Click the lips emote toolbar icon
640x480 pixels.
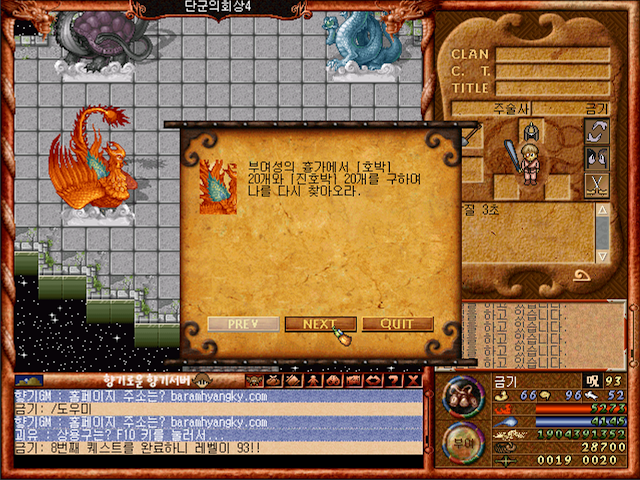[x=371, y=380]
